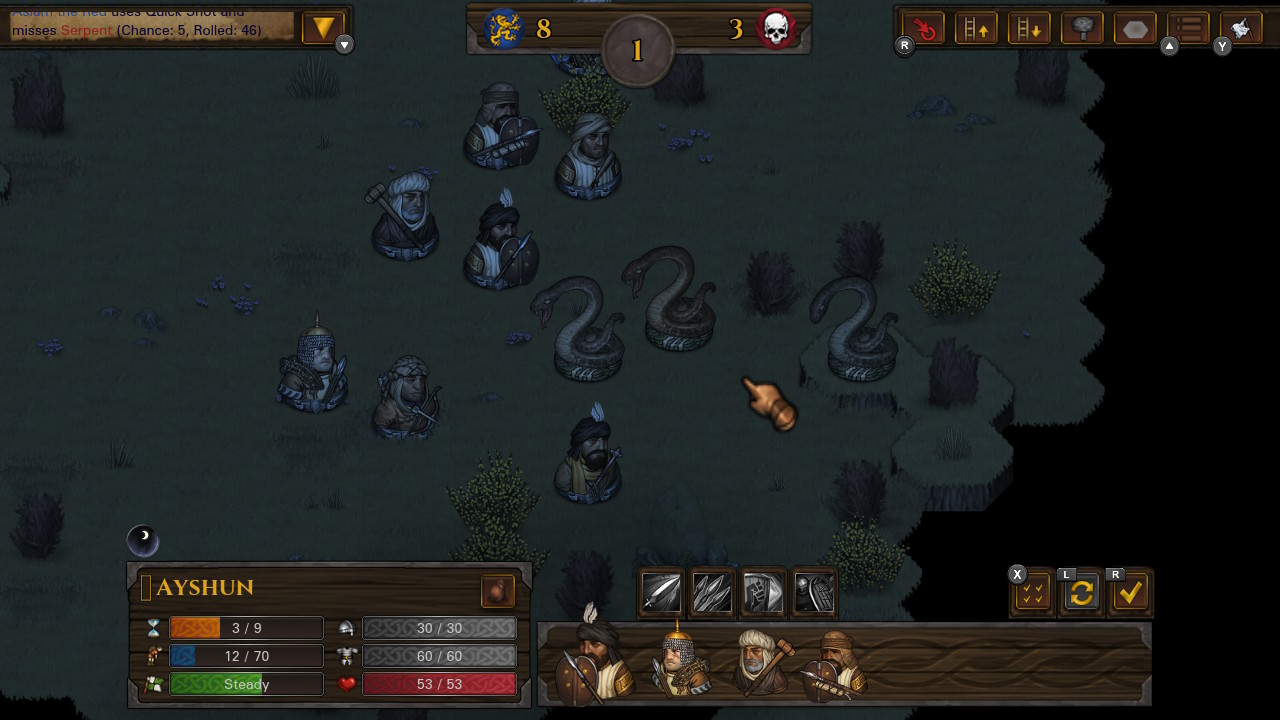Activate the Knock Back shield skill

763,593
